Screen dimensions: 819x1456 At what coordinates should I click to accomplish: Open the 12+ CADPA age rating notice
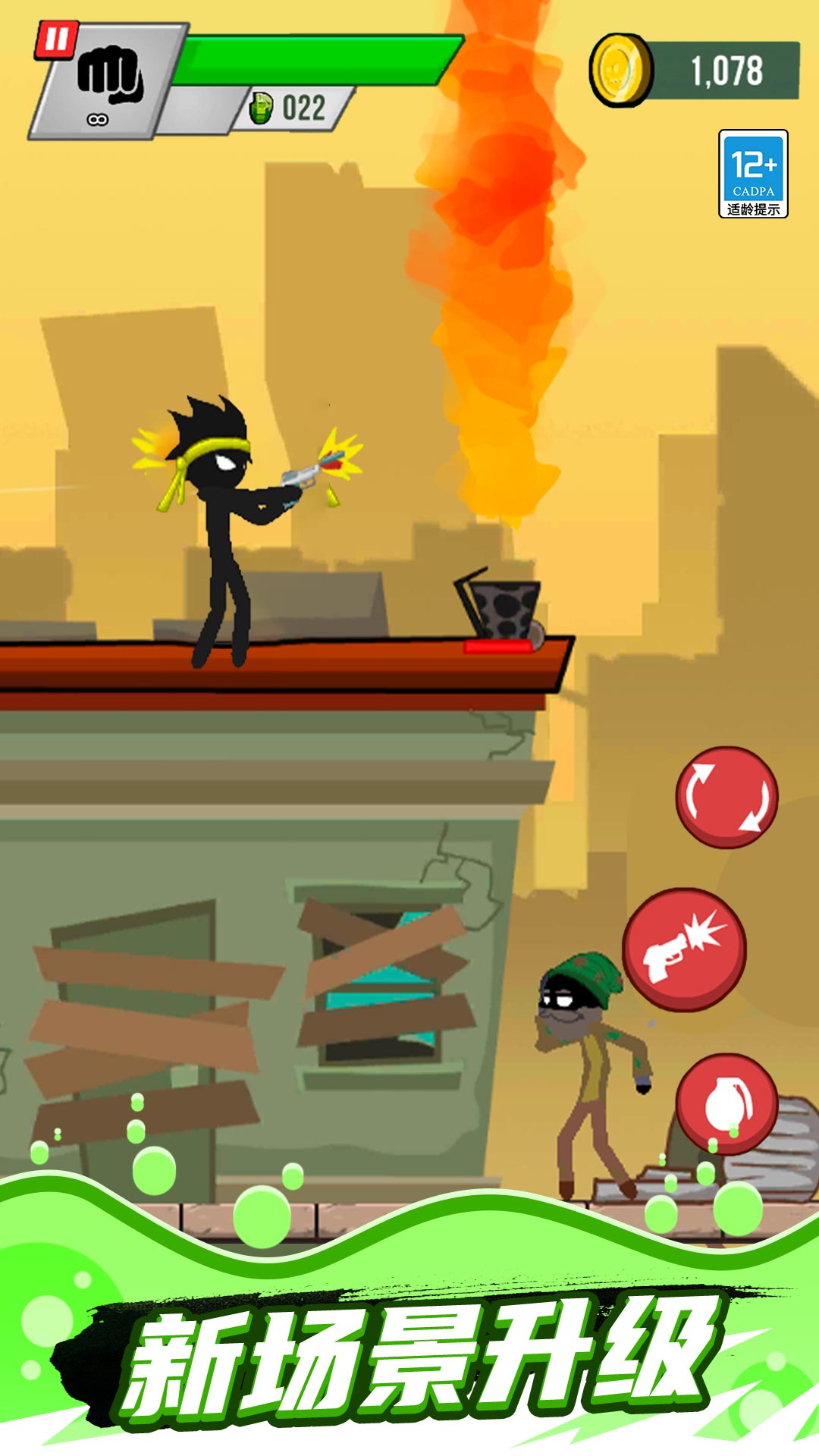pyautogui.click(x=753, y=174)
